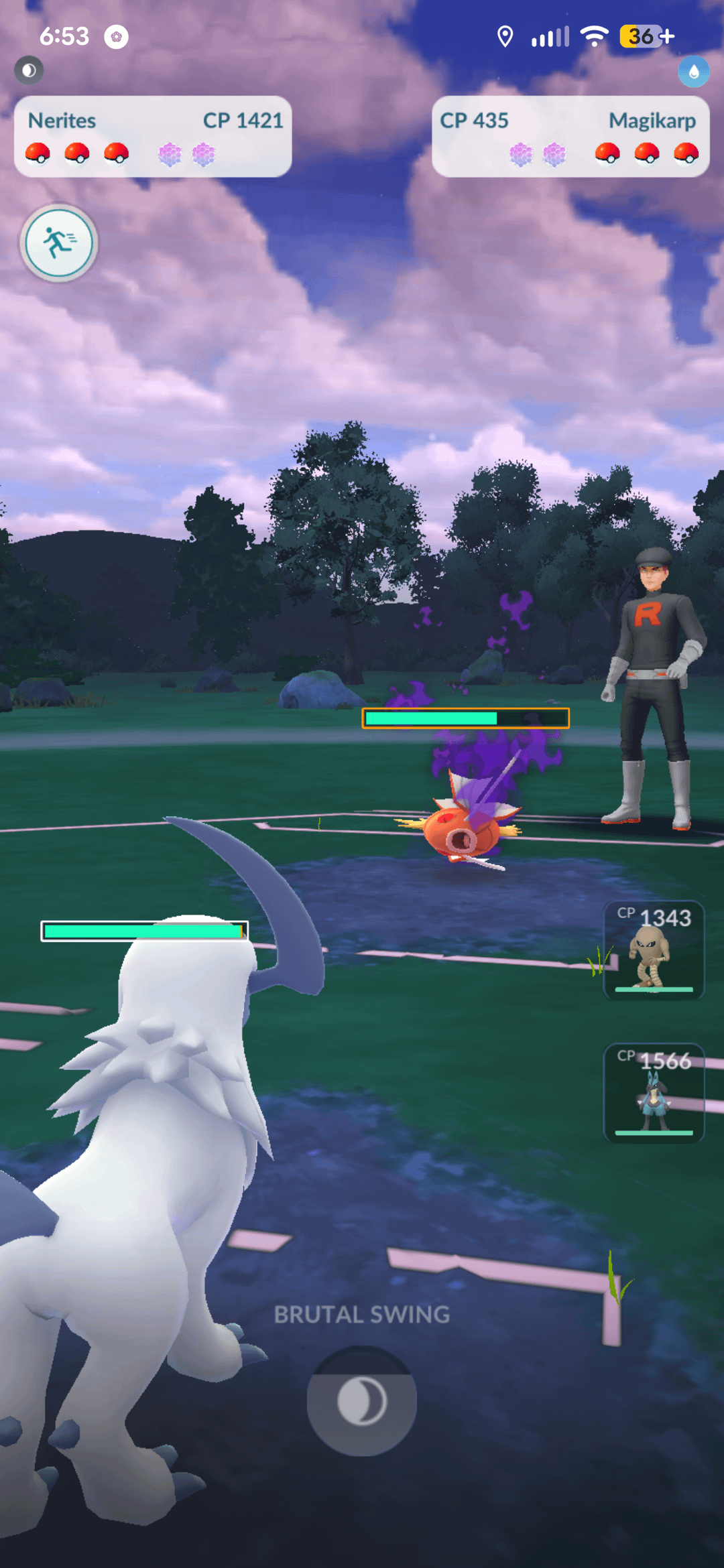724x1568 pixels.
Task: Swap in the CP 1566 Lucario
Action: [654, 1093]
